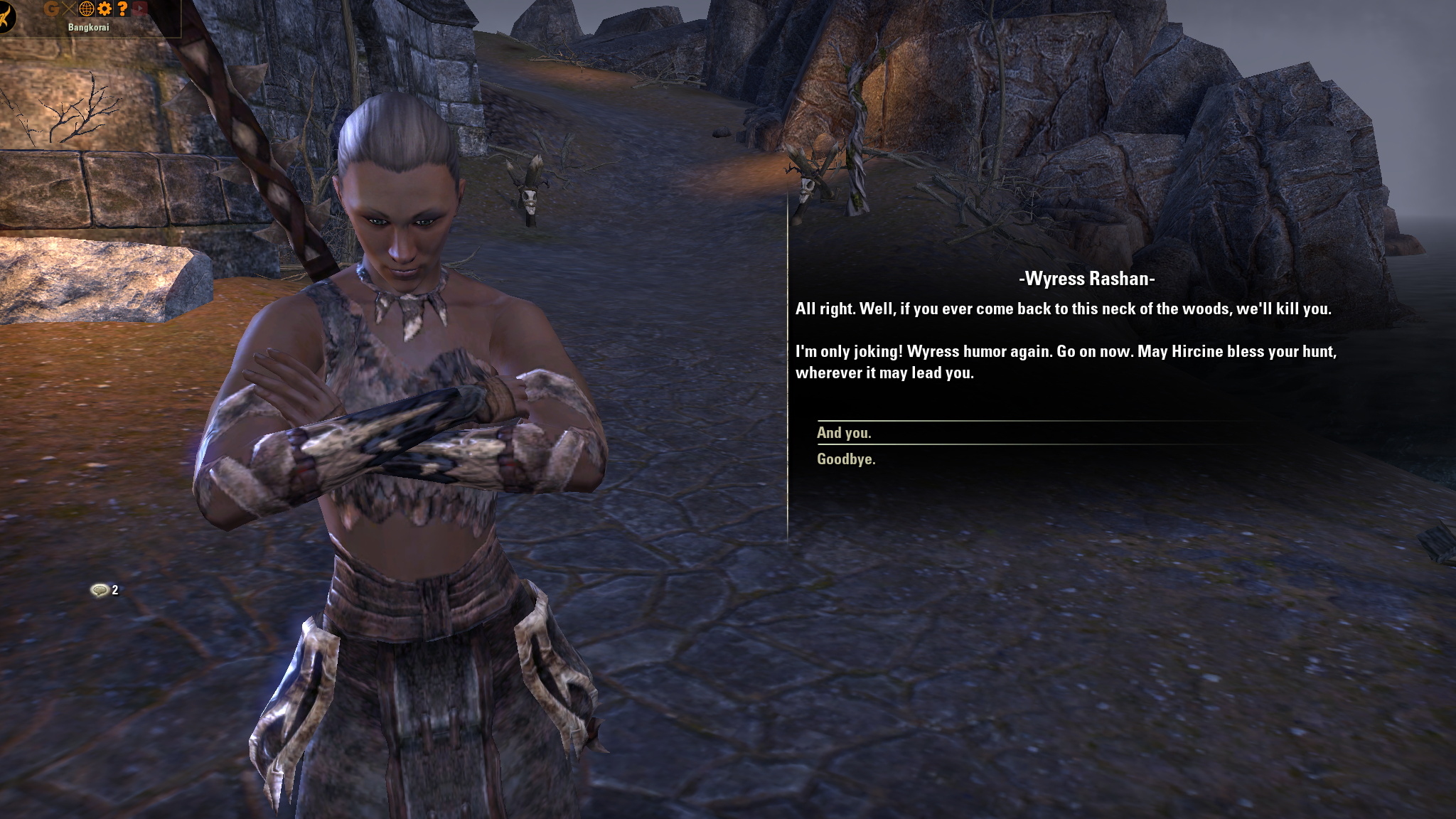This screenshot has height=819, width=1456.
Task: Choose the "And you." reply
Action: click(x=844, y=433)
